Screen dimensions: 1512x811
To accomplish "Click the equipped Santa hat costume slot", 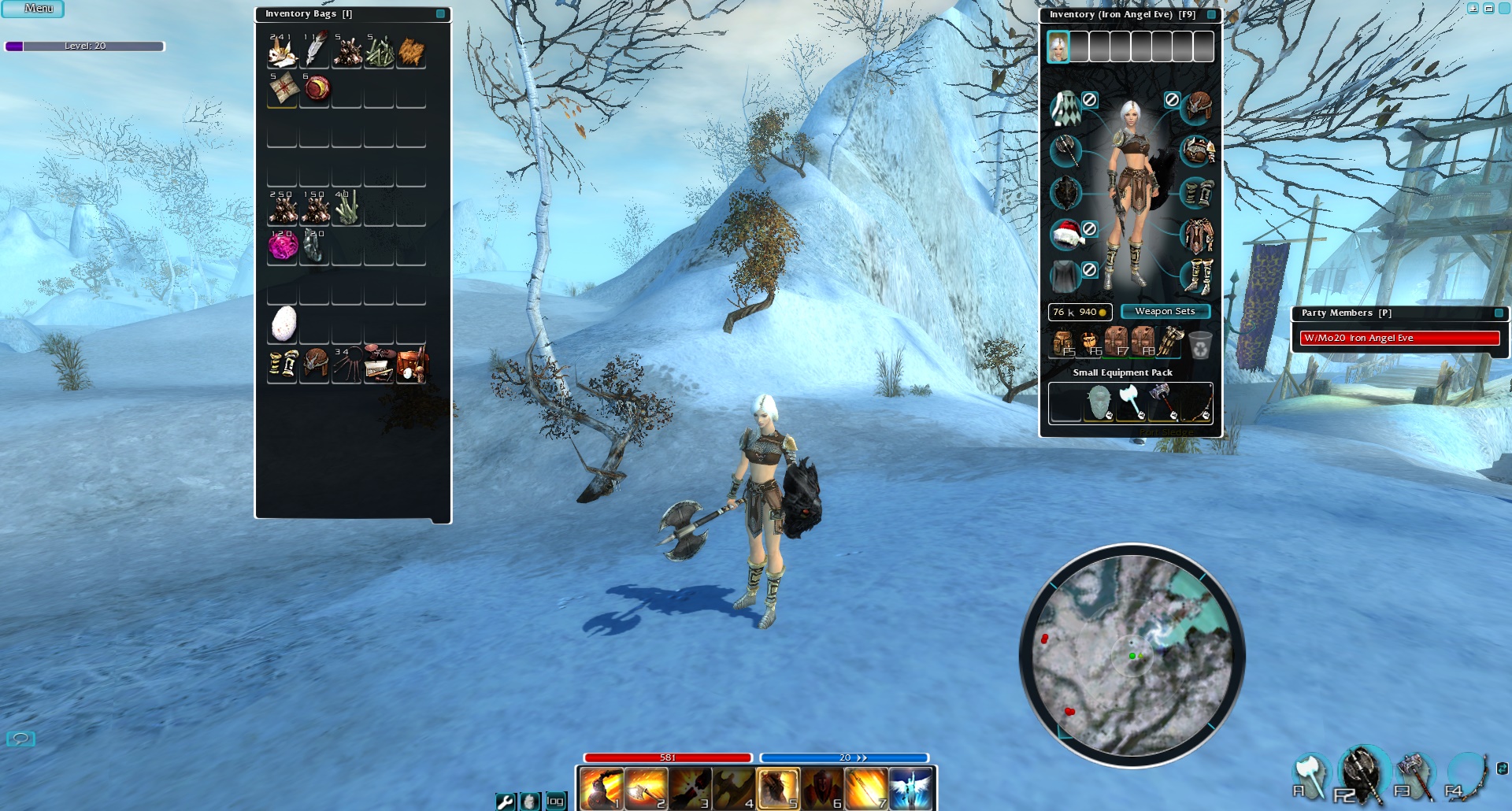I will (1065, 233).
